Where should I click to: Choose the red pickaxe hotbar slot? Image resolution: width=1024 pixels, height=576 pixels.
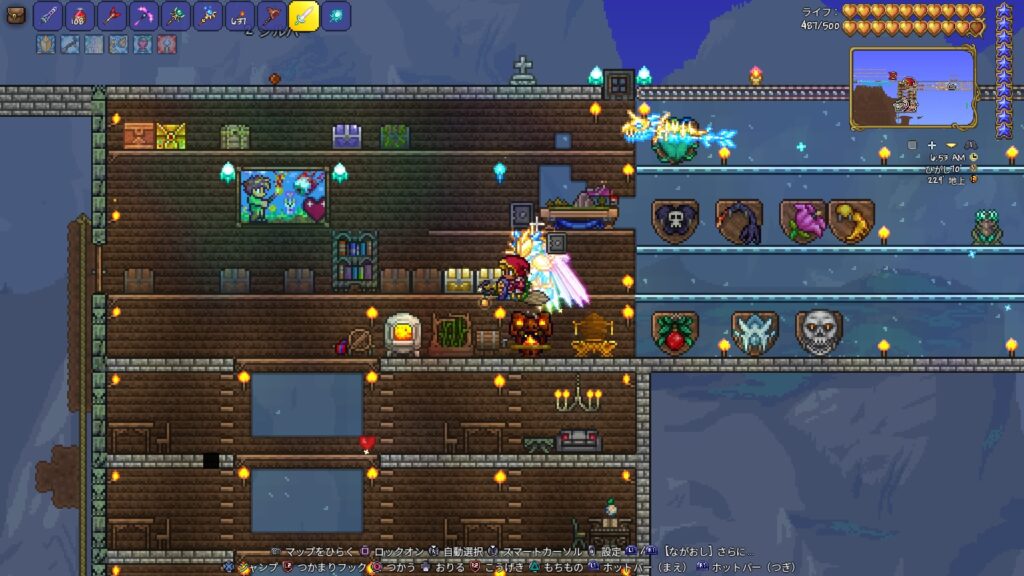pos(111,16)
